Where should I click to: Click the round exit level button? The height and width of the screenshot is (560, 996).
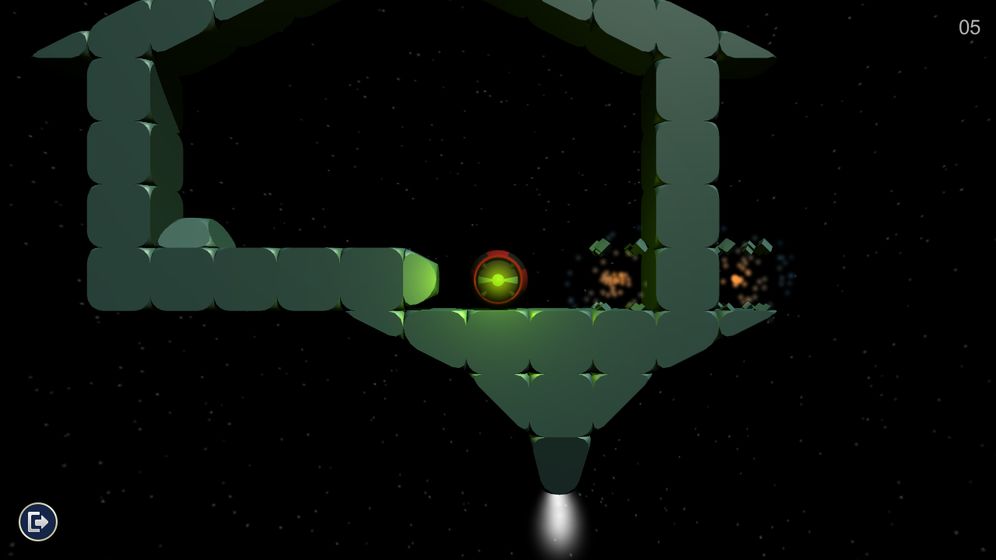[x=38, y=521]
